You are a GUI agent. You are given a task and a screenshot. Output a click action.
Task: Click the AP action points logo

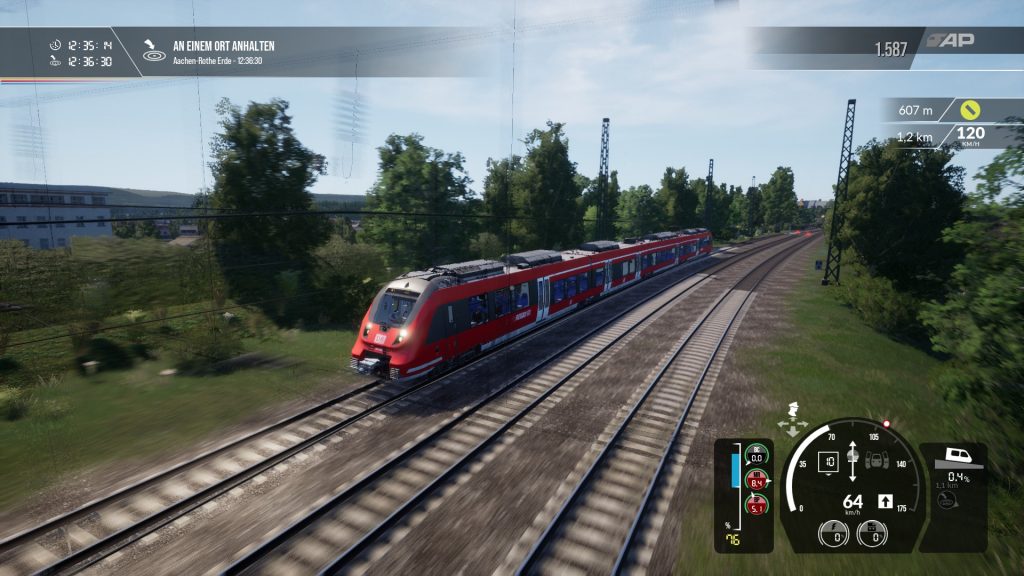950,40
